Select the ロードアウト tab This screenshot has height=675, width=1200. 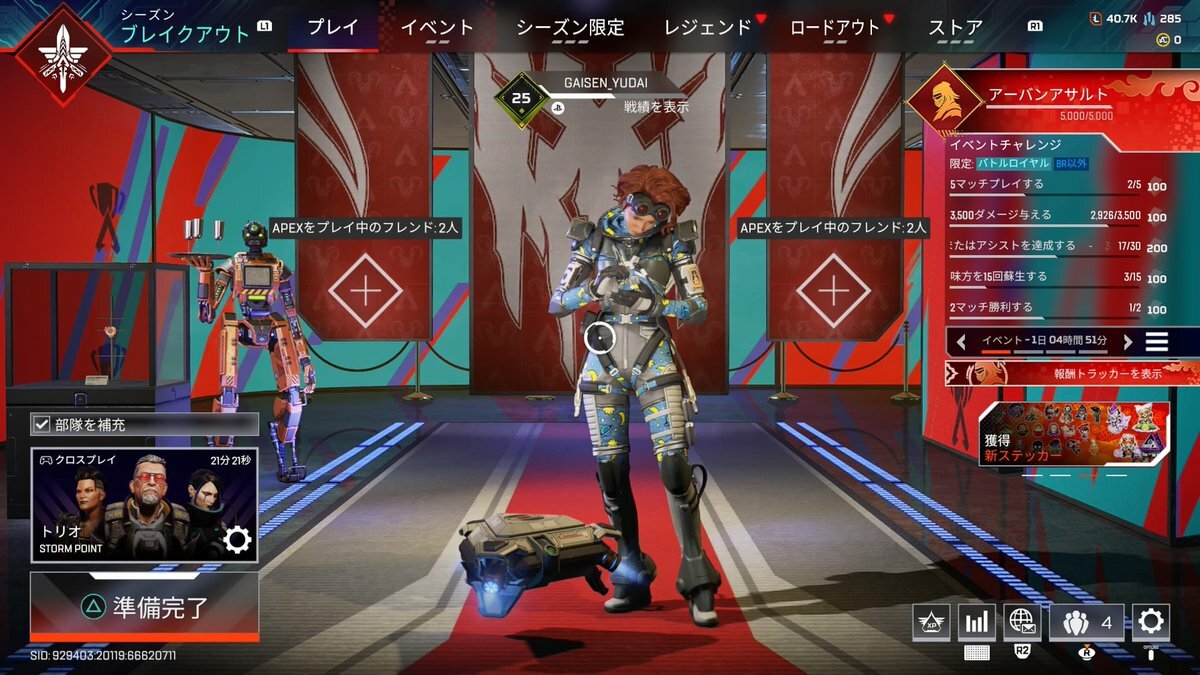click(835, 28)
